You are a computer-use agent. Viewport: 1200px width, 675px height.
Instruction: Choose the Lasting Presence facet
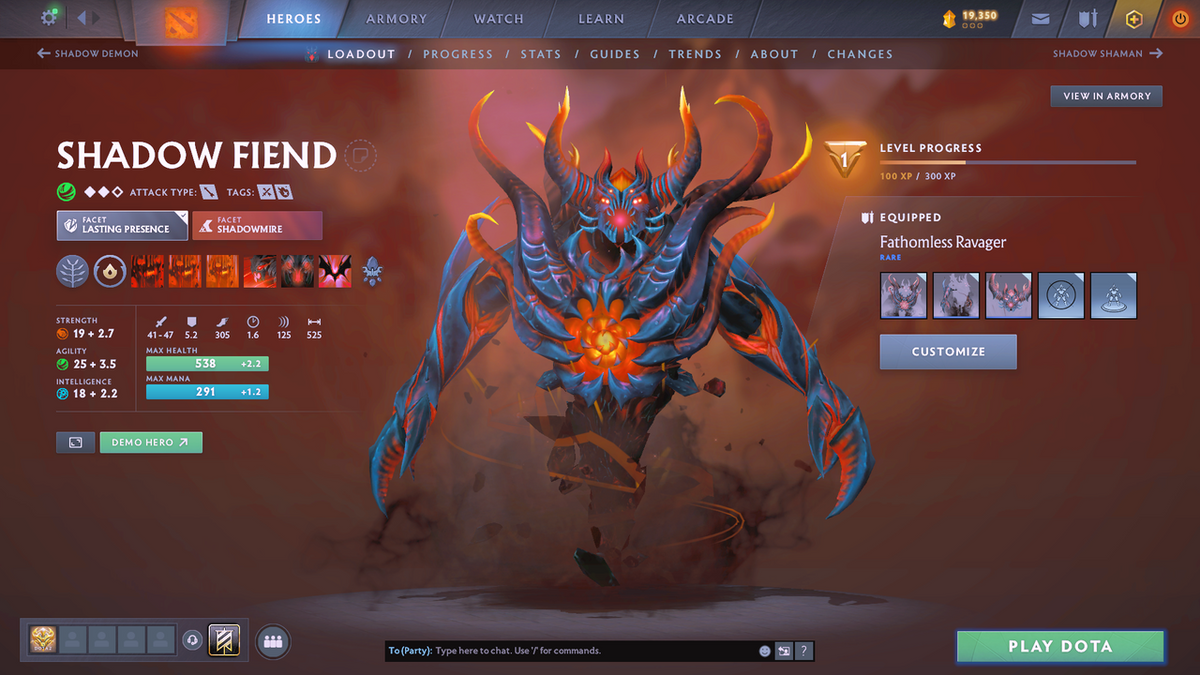(x=122, y=225)
